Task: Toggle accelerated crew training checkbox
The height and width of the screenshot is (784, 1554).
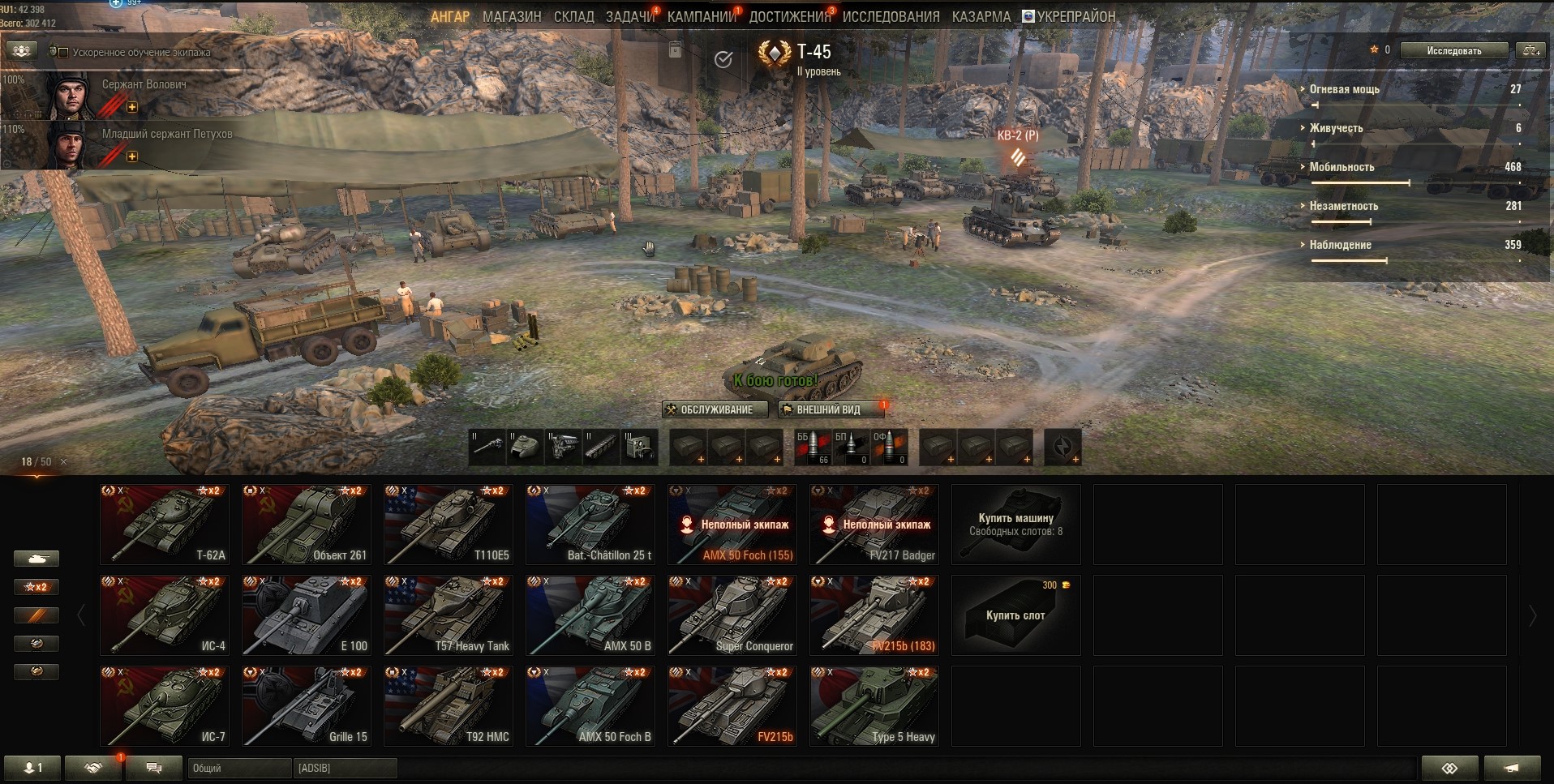Action: 63,53
